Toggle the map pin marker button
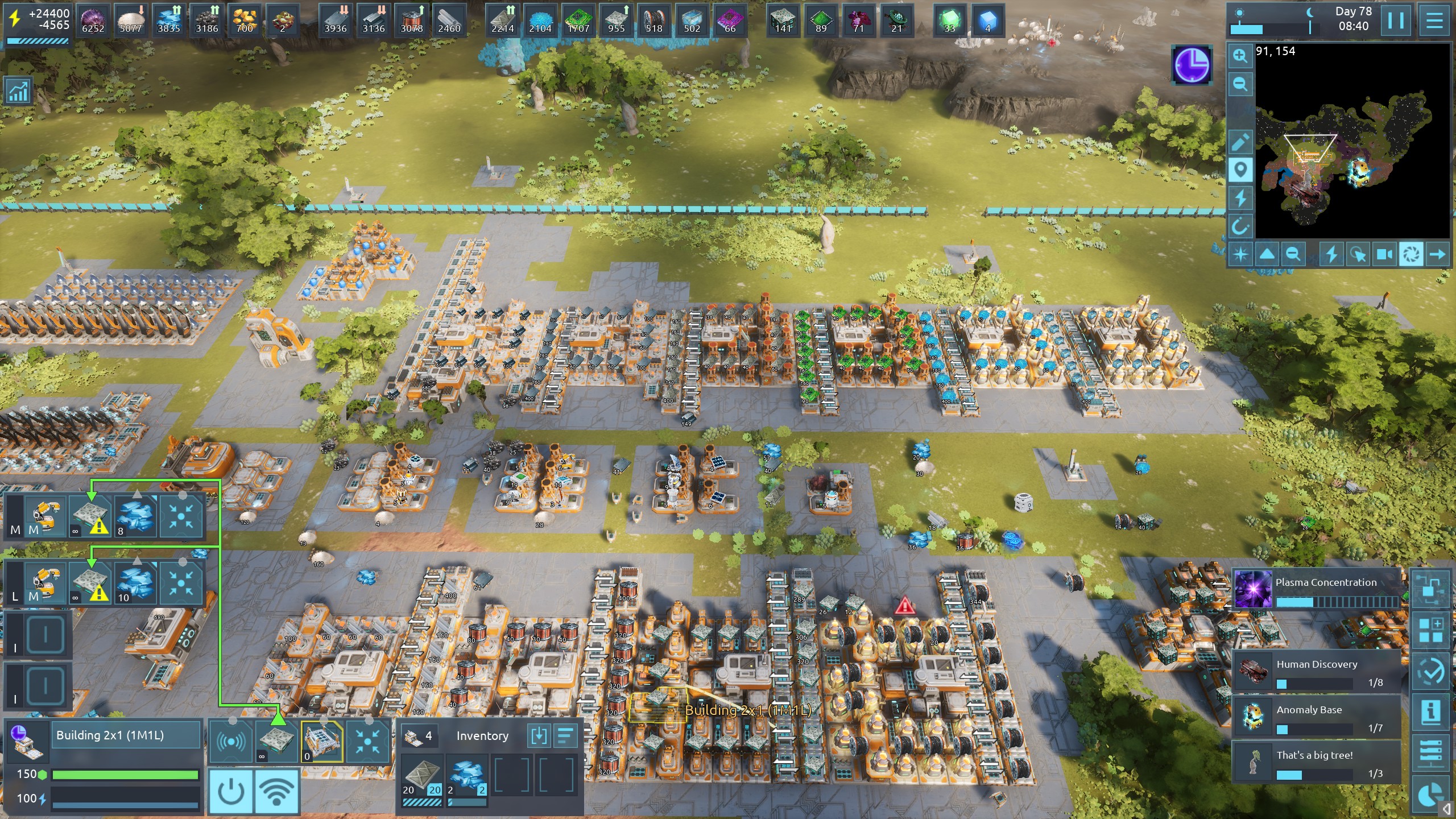The width and height of the screenshot is (1456, 819). point(1240,170)
